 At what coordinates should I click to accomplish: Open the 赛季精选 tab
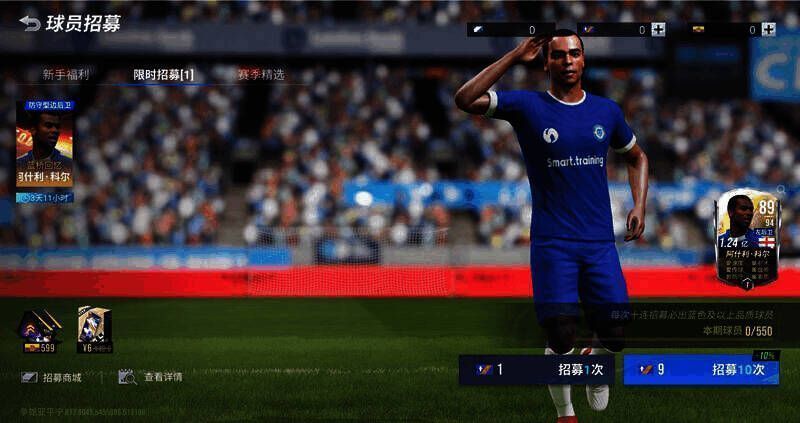click(260, 75)
